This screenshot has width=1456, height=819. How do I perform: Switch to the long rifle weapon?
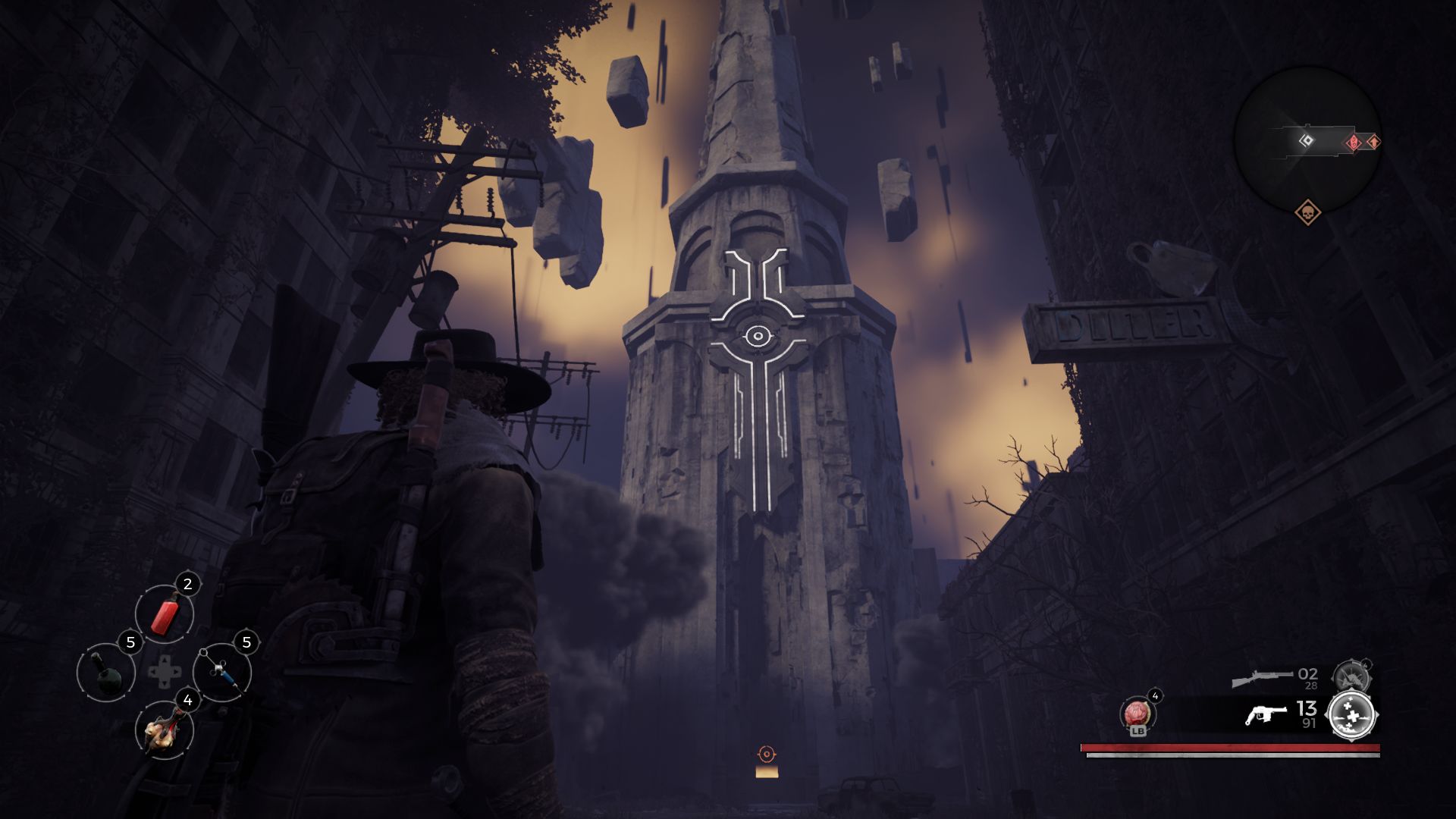pyautogui.click(x=1261, y=677)
